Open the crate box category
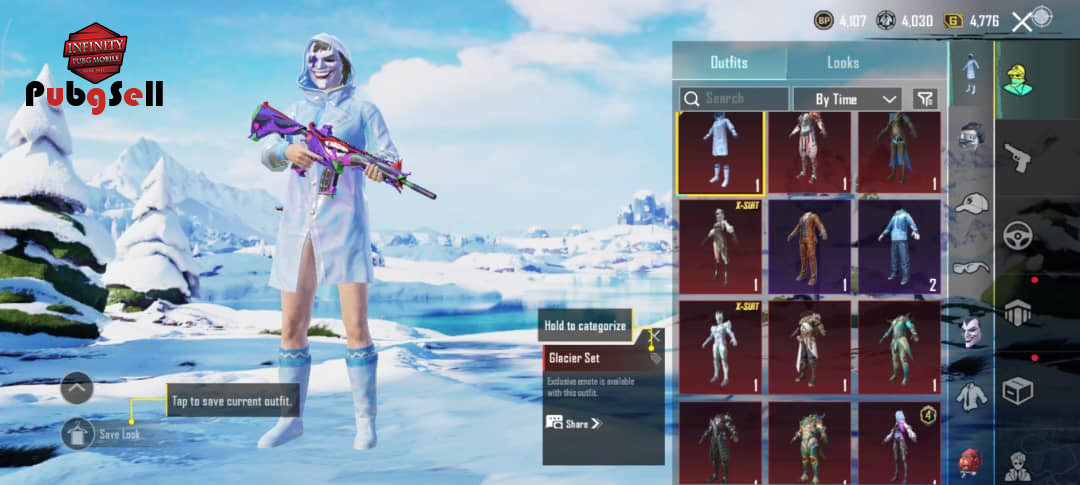This screenshot has width=1080, height=485. (1018, 390)
